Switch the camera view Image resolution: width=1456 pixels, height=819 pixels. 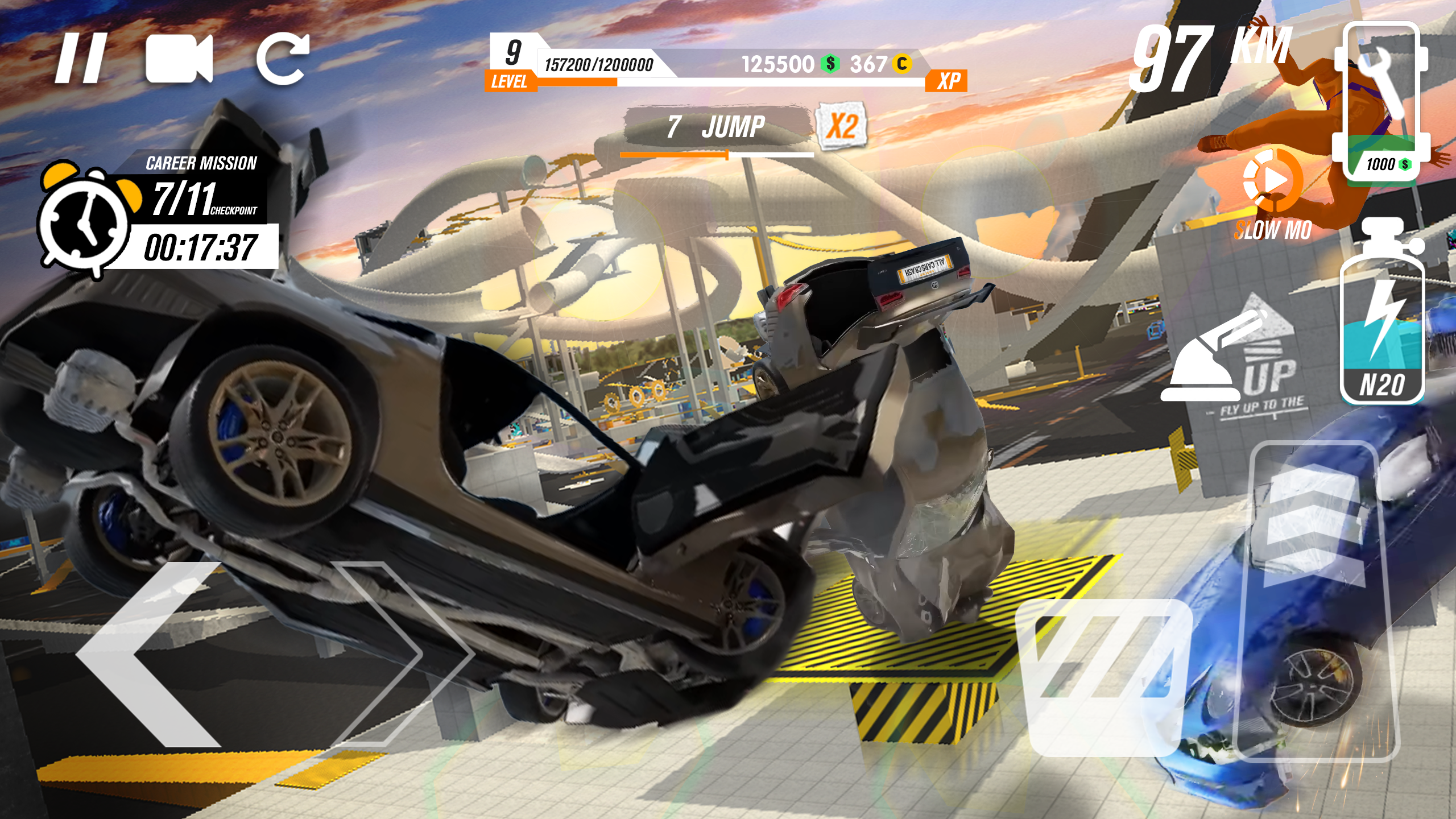(179, 59)
